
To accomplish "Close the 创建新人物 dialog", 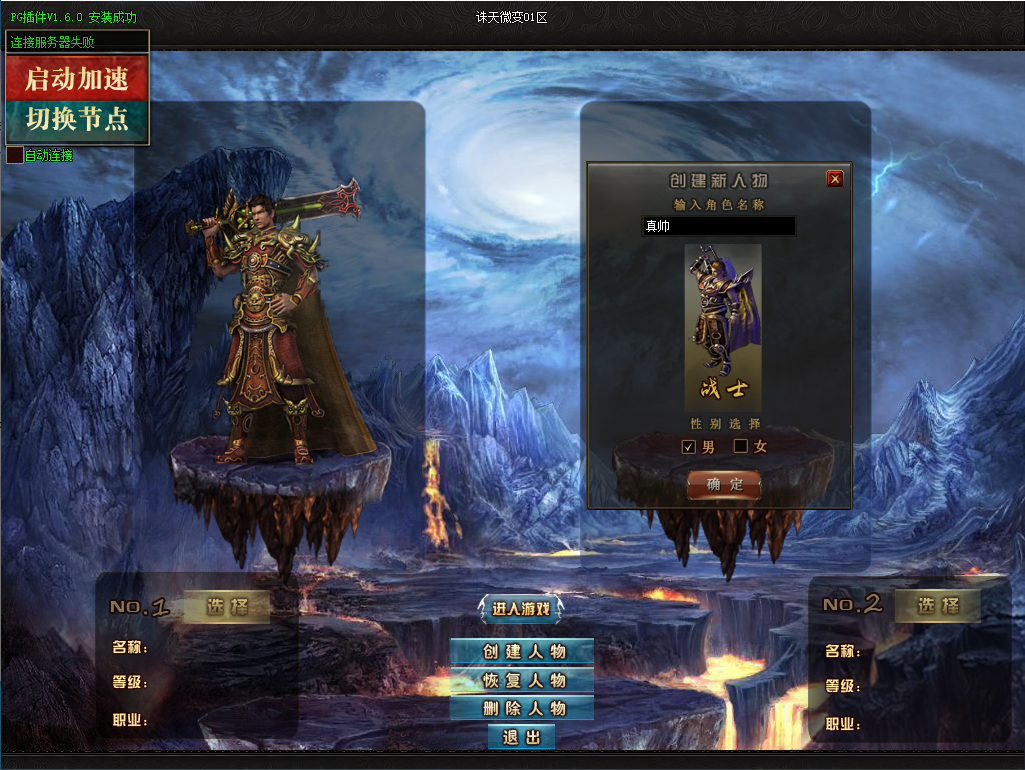I will 835,179.
